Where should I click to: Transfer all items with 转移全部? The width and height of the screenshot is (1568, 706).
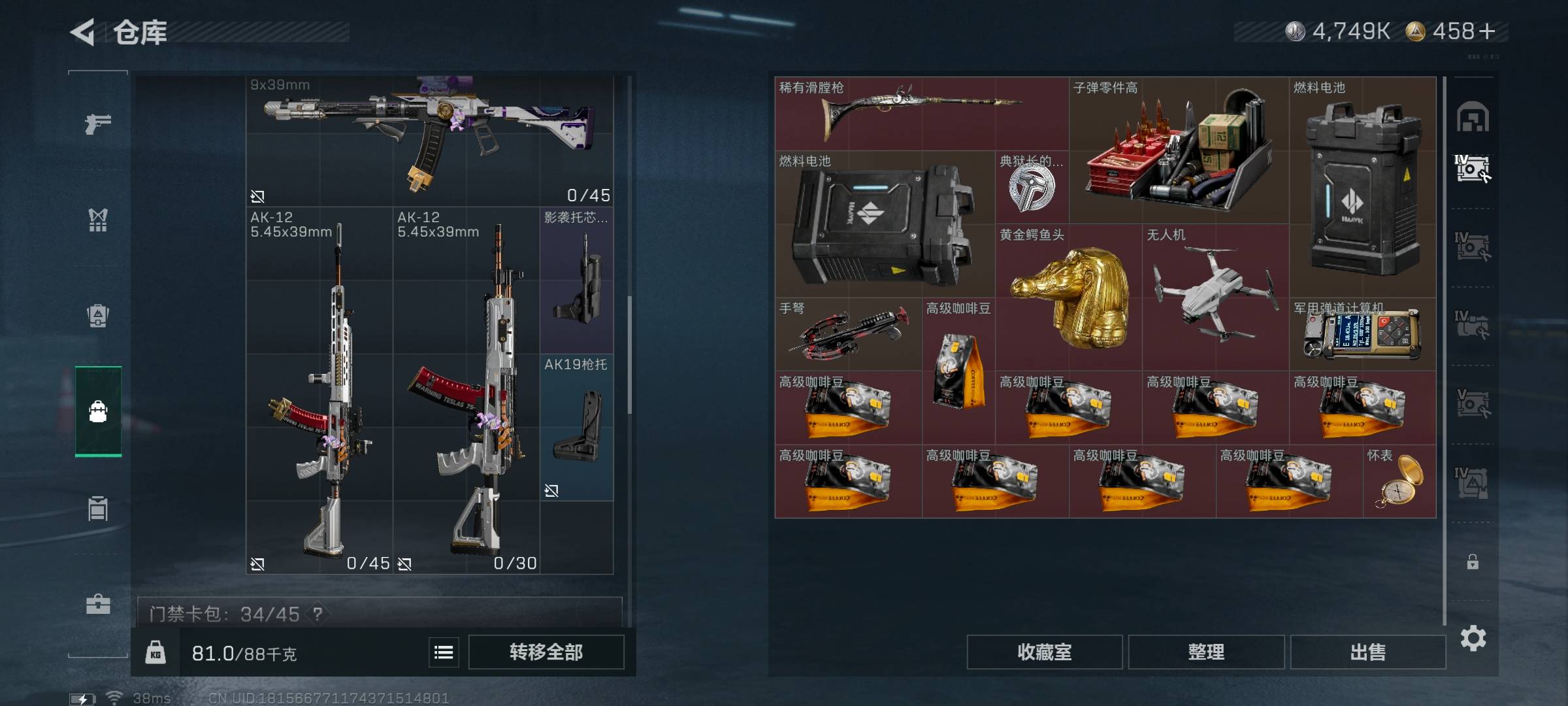tap(546, 652)
